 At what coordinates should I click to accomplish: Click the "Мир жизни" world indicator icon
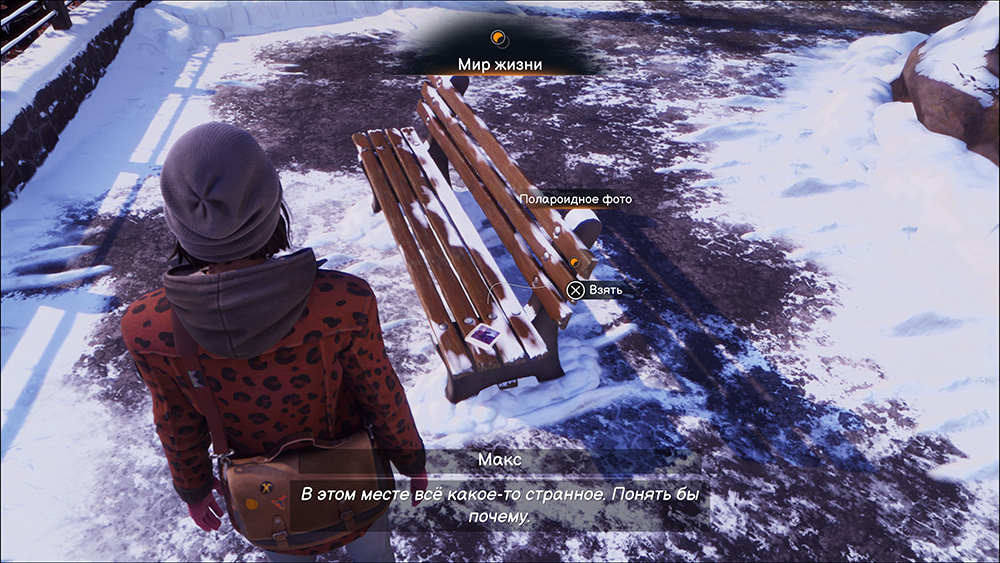click(498, 39)
